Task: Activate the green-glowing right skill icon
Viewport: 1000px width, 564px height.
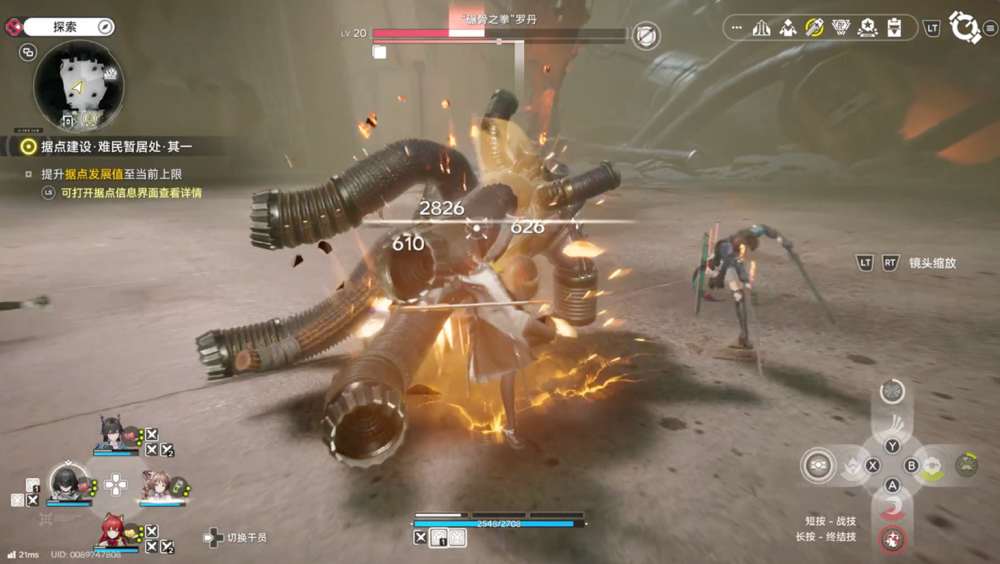Action: point(965,465)
